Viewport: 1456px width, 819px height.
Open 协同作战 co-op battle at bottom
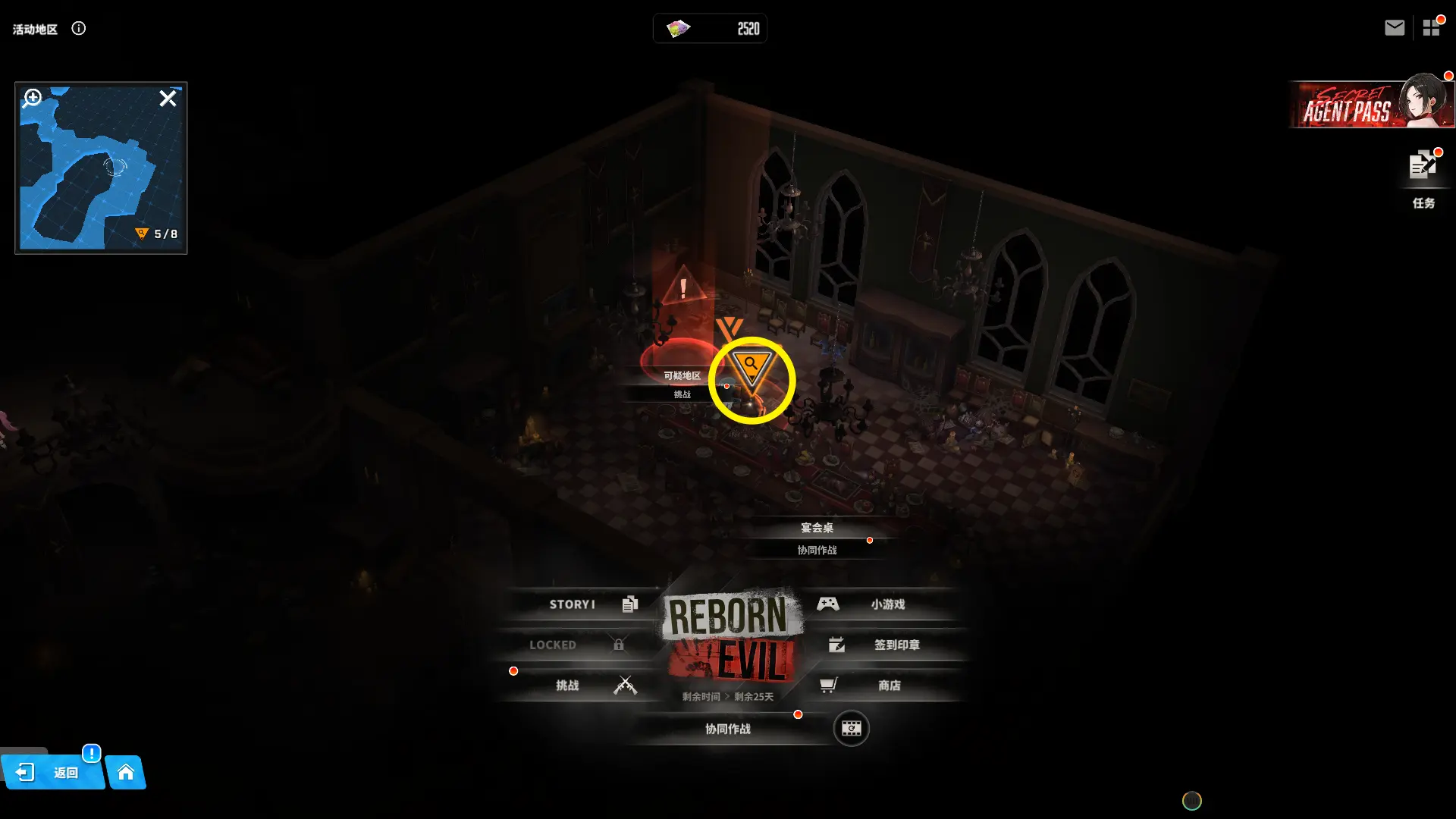(727, 729)
